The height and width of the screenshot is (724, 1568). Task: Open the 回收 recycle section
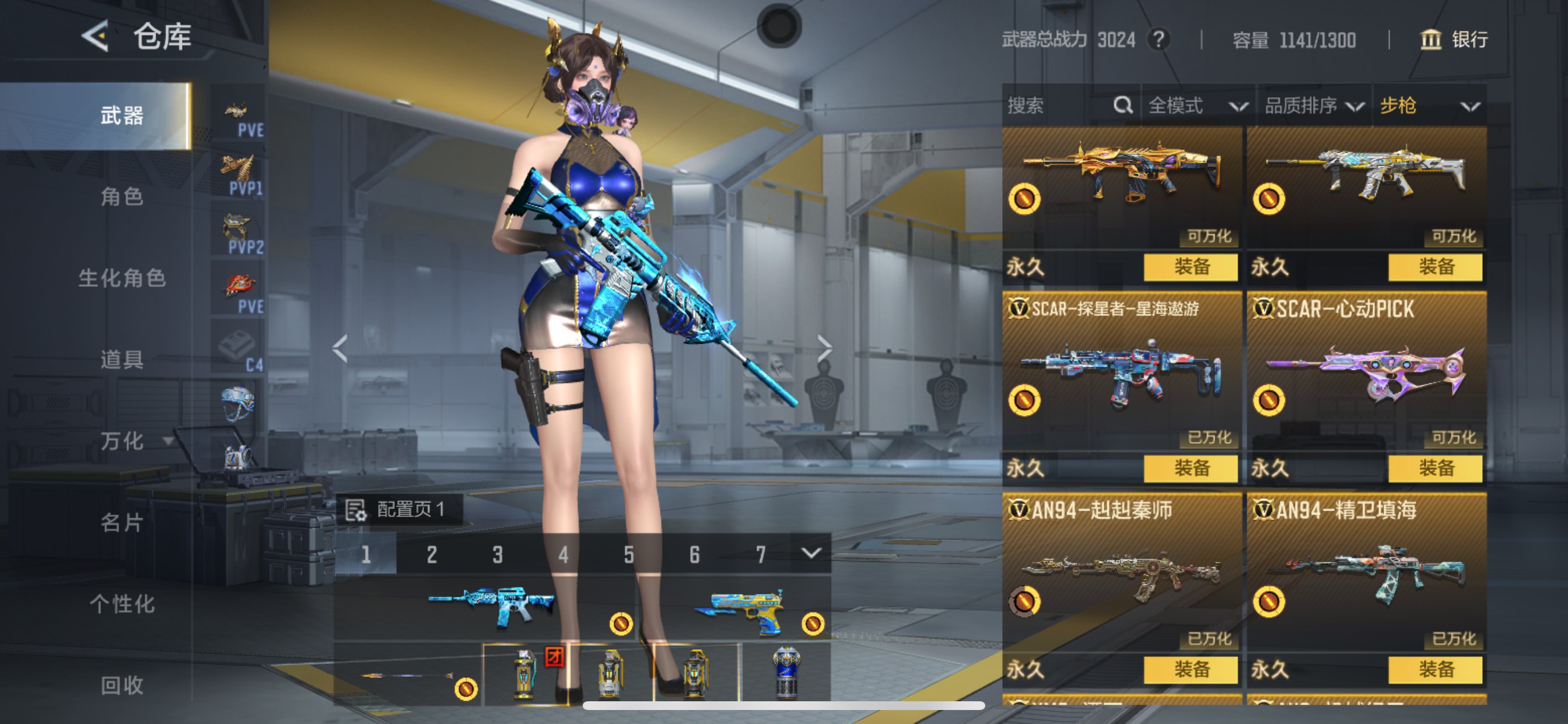point(122,686)
